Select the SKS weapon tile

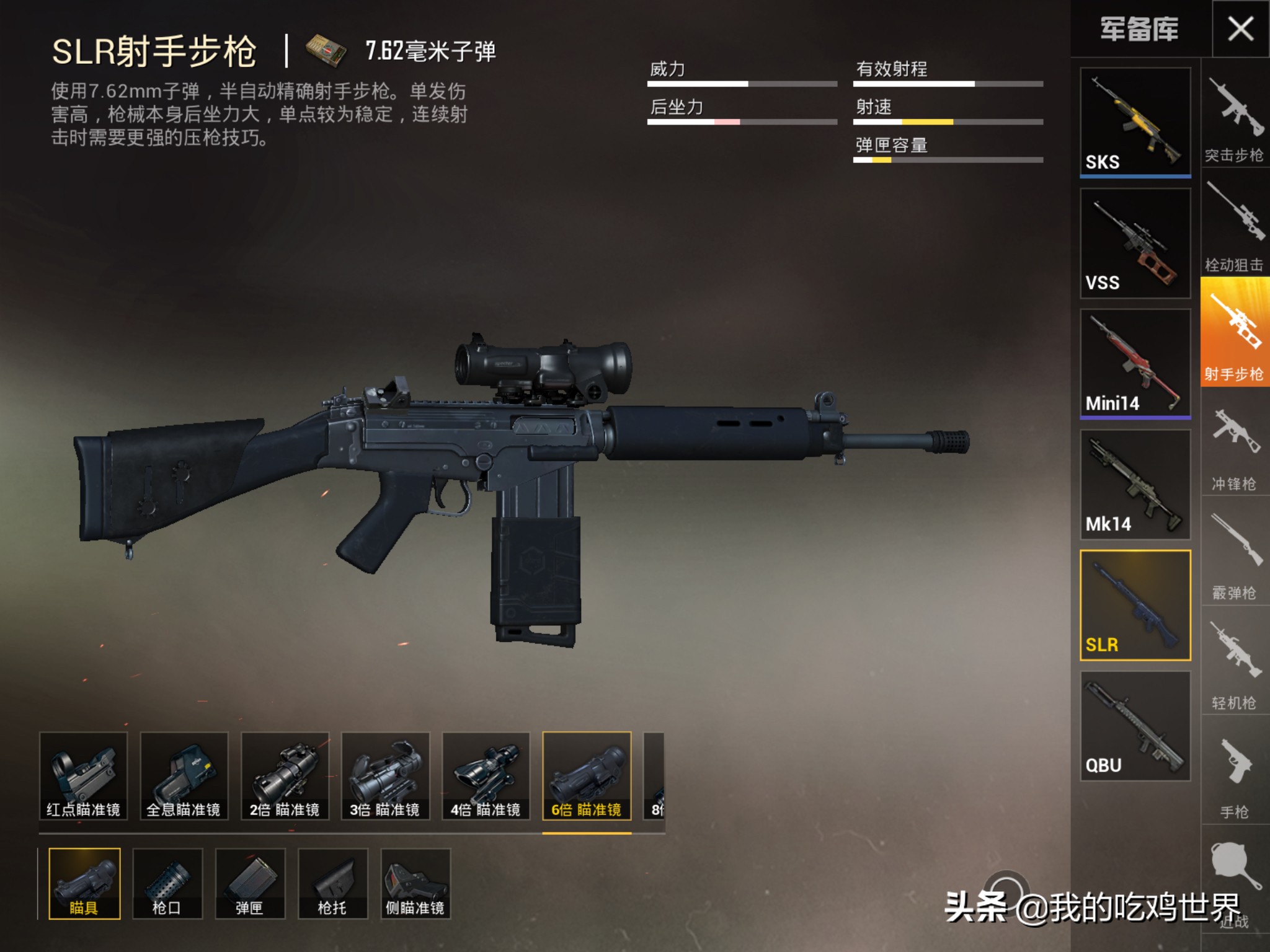[x=1135, y=121]
